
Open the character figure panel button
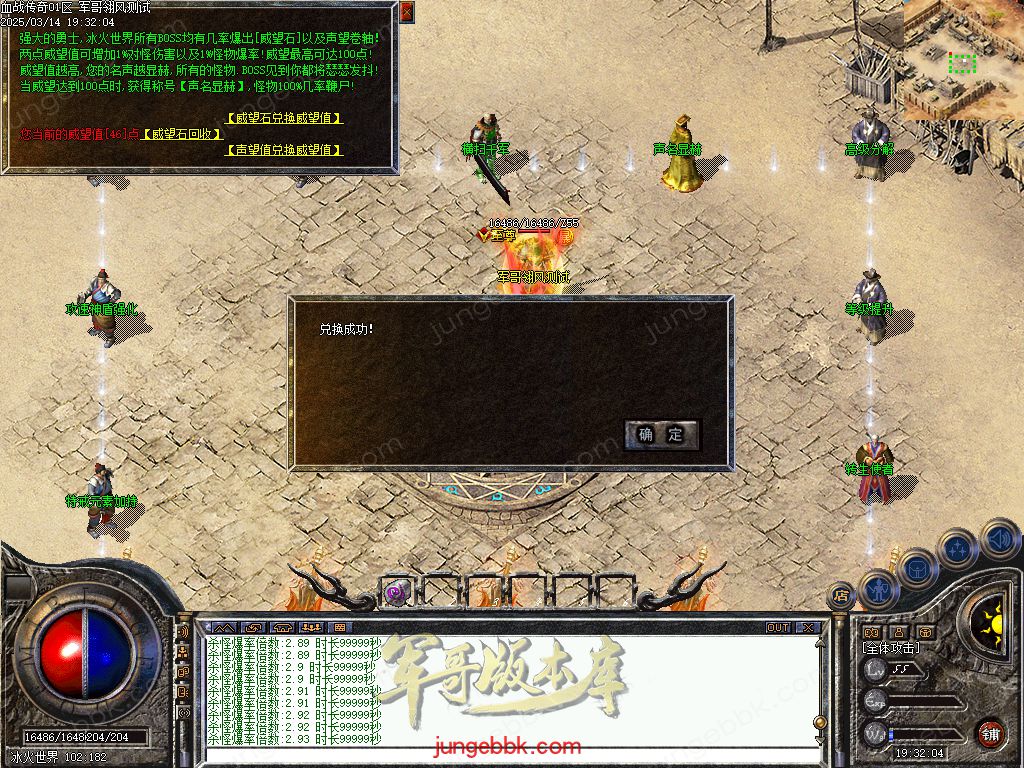[877, 589]
